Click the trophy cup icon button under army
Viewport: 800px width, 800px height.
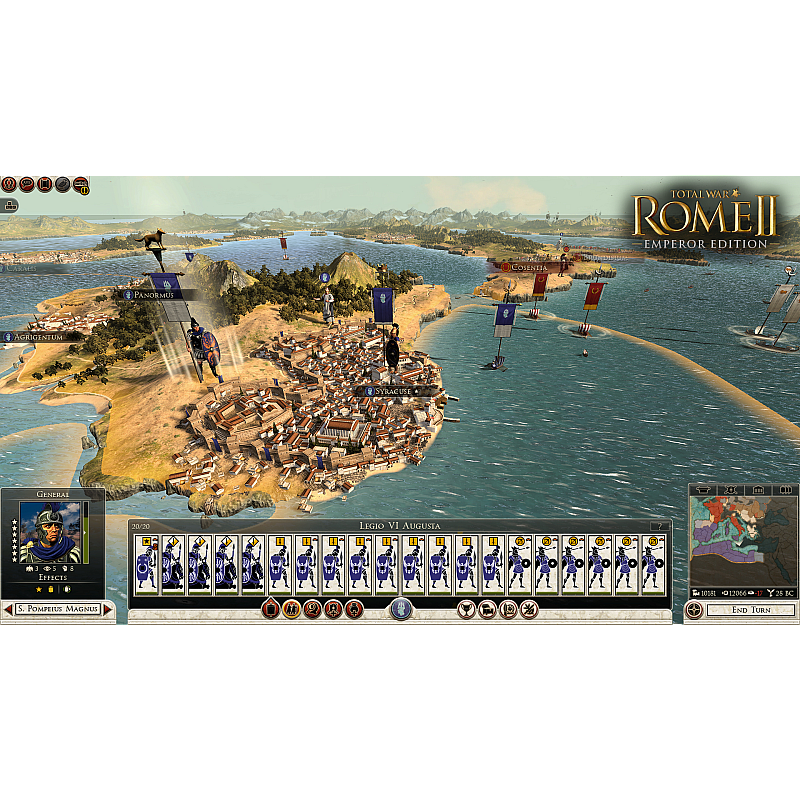[x=466, y=609]
